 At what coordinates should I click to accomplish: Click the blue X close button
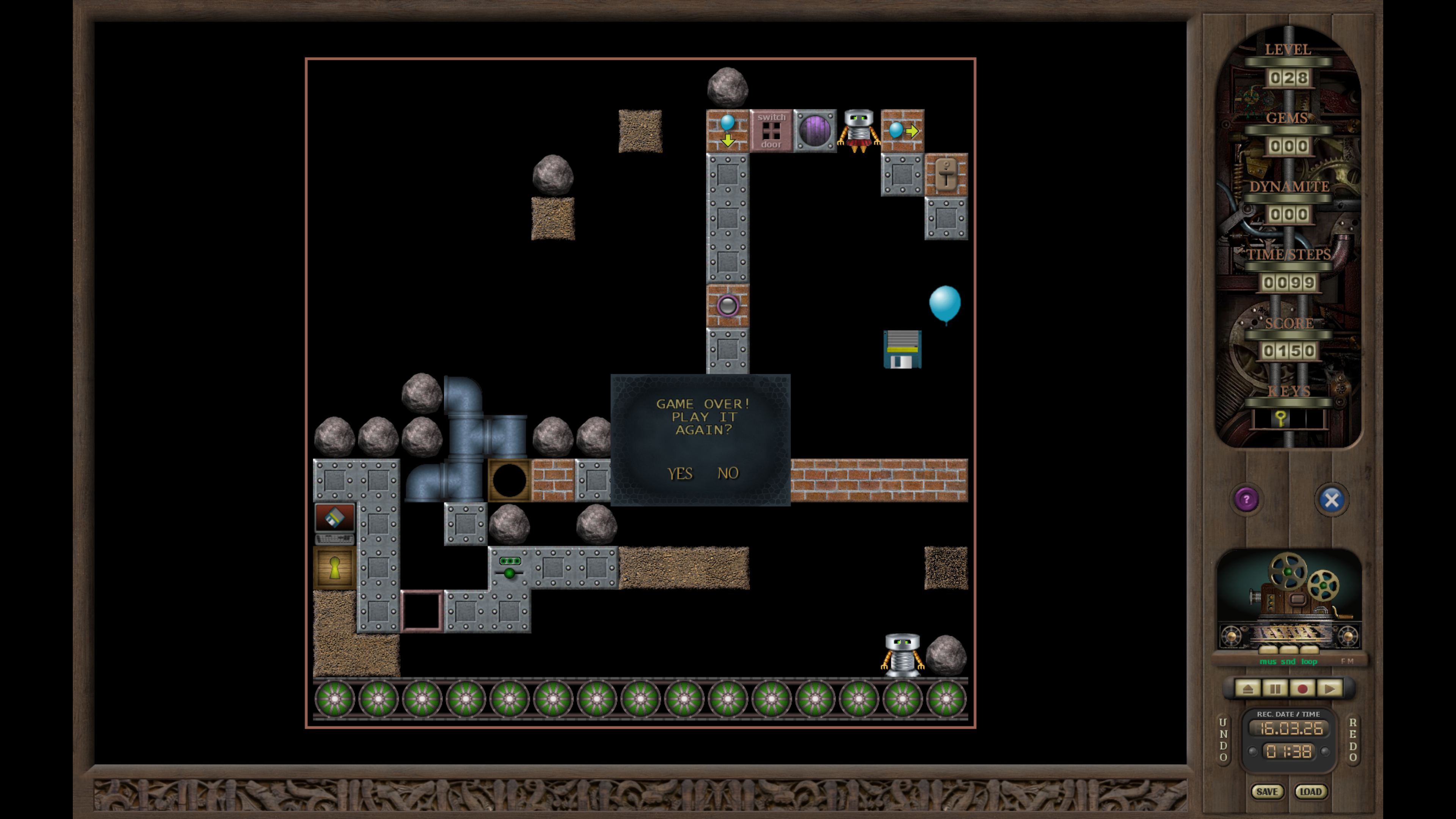1331,500
